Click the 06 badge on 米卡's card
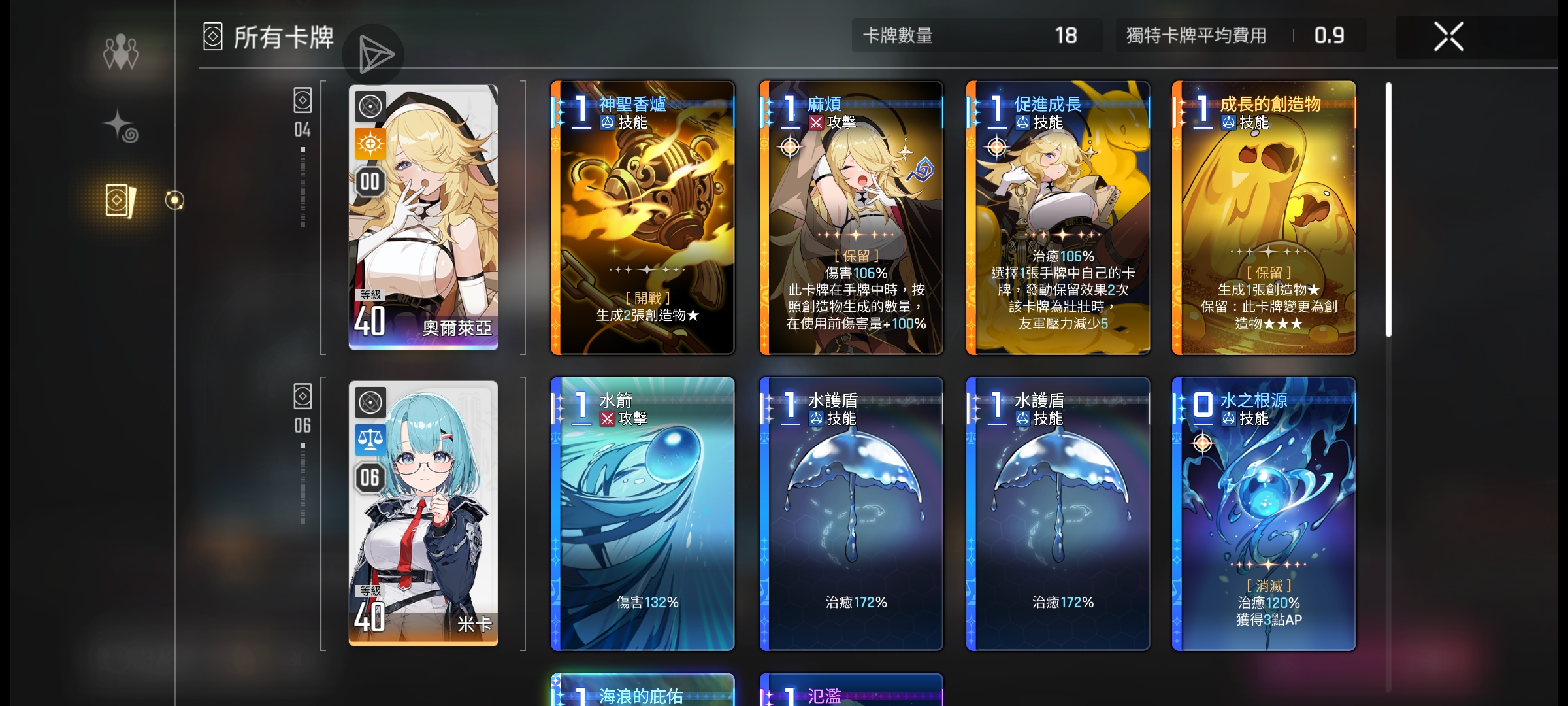The image size is (1568, 706). [370, 478]
